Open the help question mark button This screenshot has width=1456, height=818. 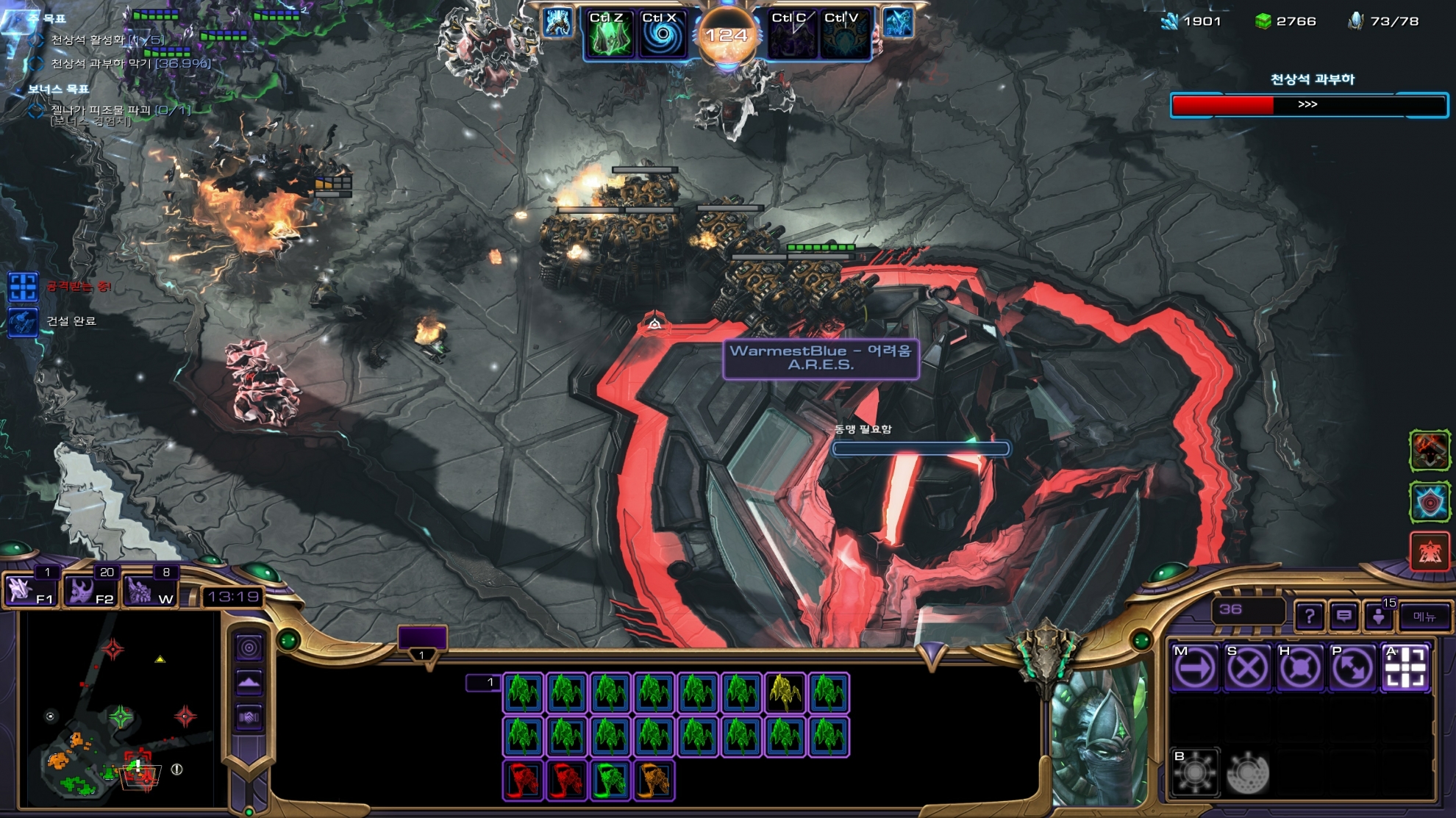click(x=1309, y=617)
